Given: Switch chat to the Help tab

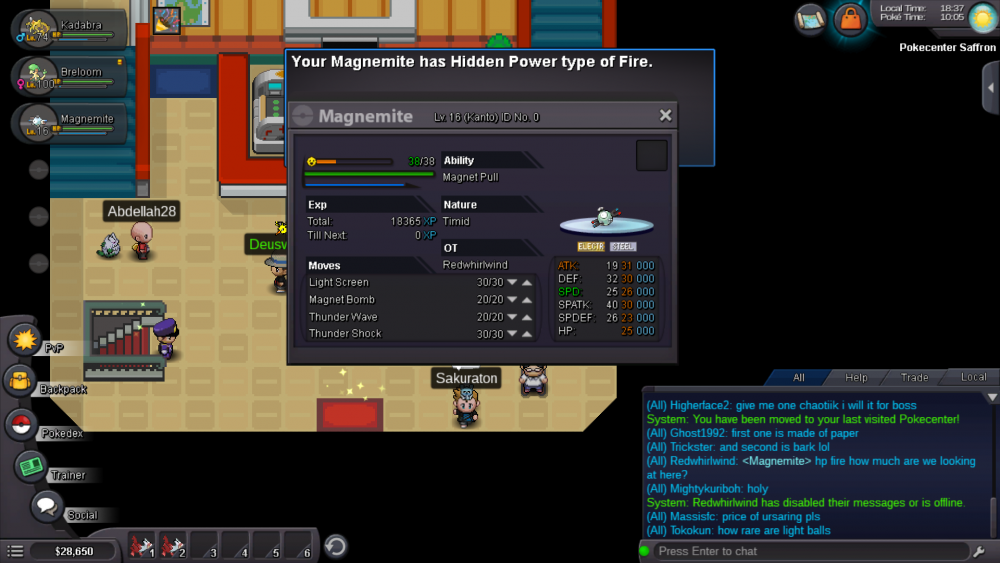Looking at the screenshot, I should click(x=856, y=377).
